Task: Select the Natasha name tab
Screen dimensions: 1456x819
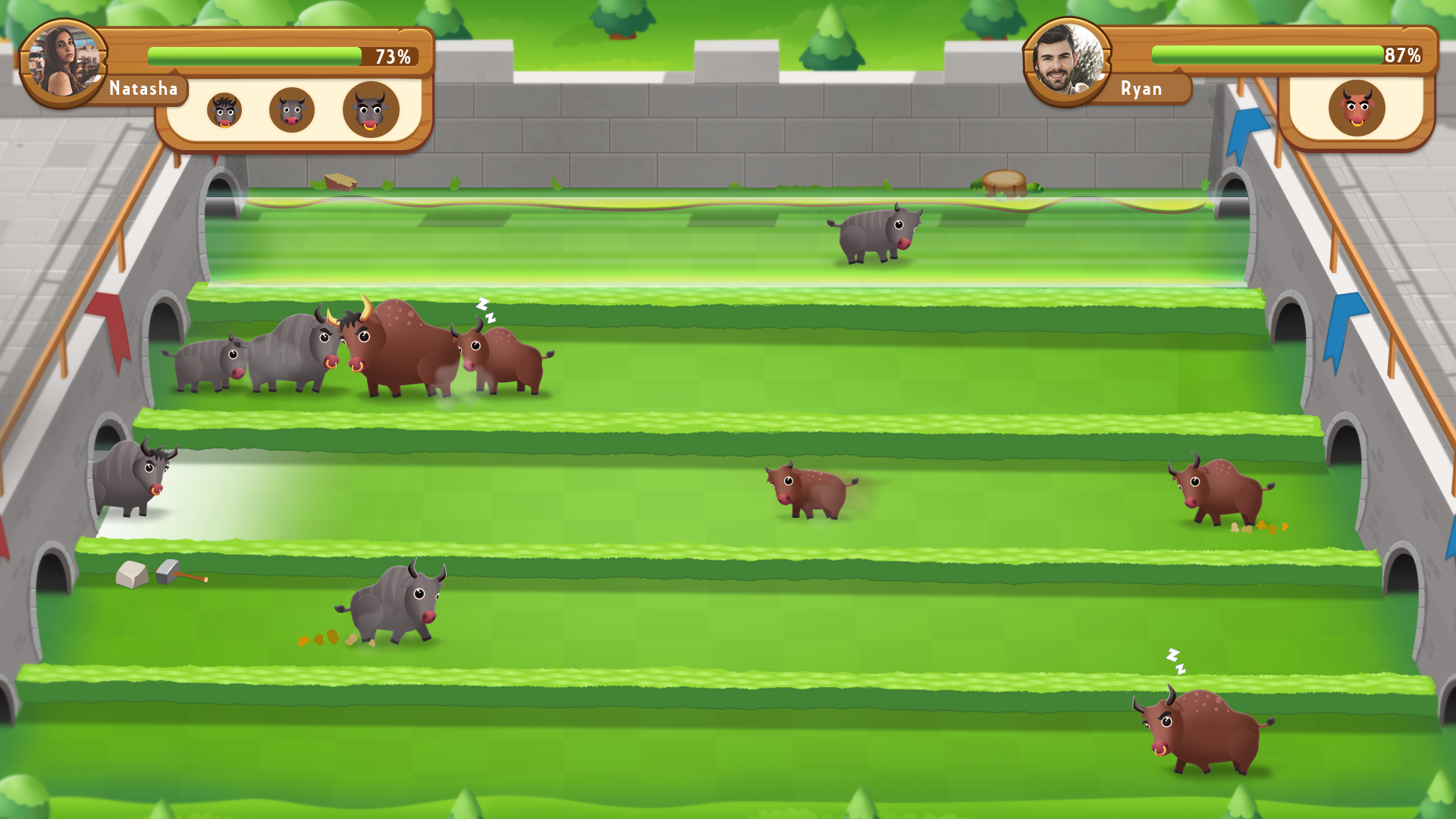Action: pos(144,89)
